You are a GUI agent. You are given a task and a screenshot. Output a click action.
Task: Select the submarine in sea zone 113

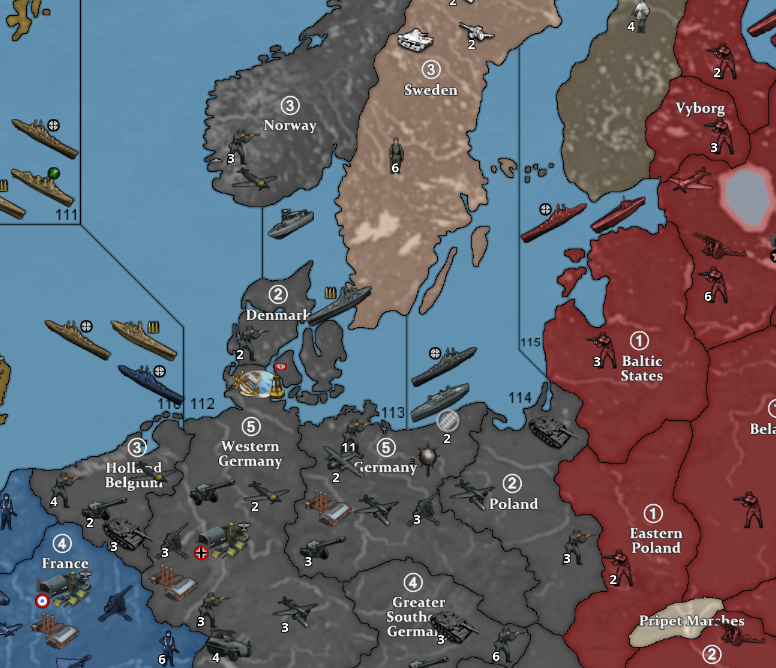click(x=440, y=402)
